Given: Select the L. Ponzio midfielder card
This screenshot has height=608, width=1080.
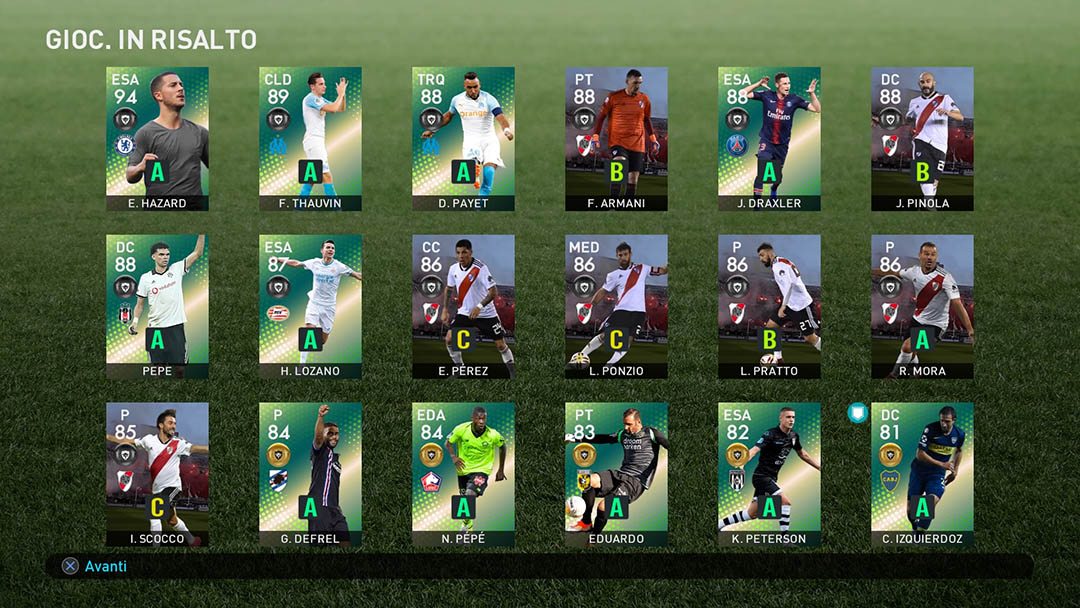Looking at the screenshot, I should tap(616, 306).
